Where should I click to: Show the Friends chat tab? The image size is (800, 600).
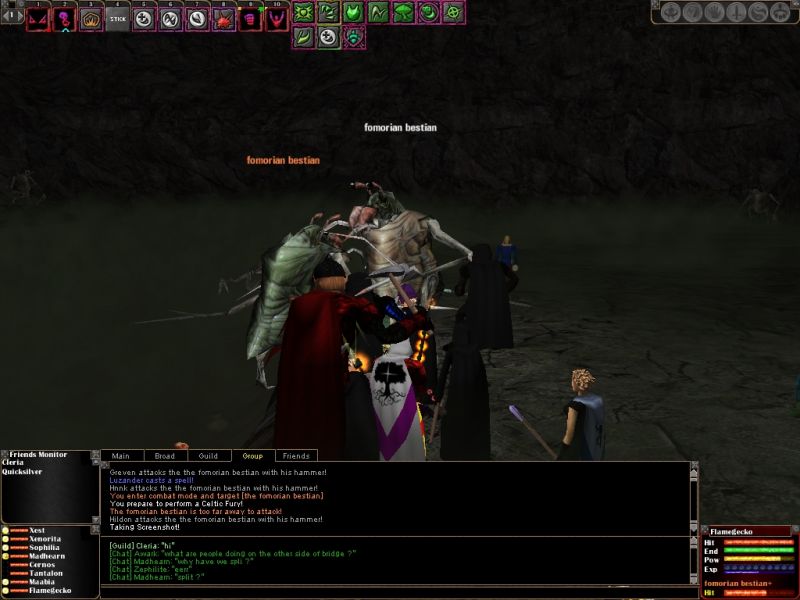(295, 456)
